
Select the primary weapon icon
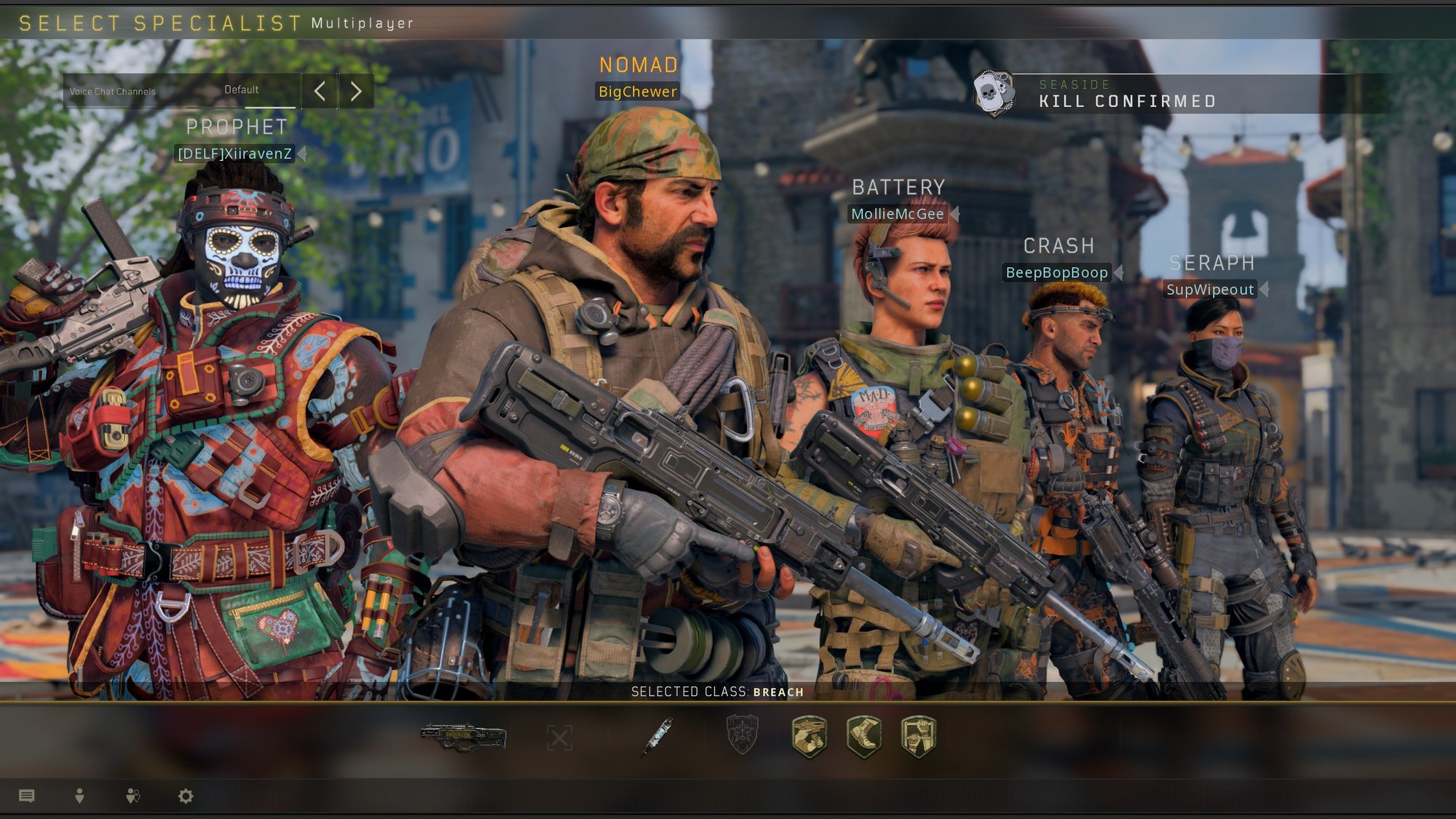pos(463,737)
